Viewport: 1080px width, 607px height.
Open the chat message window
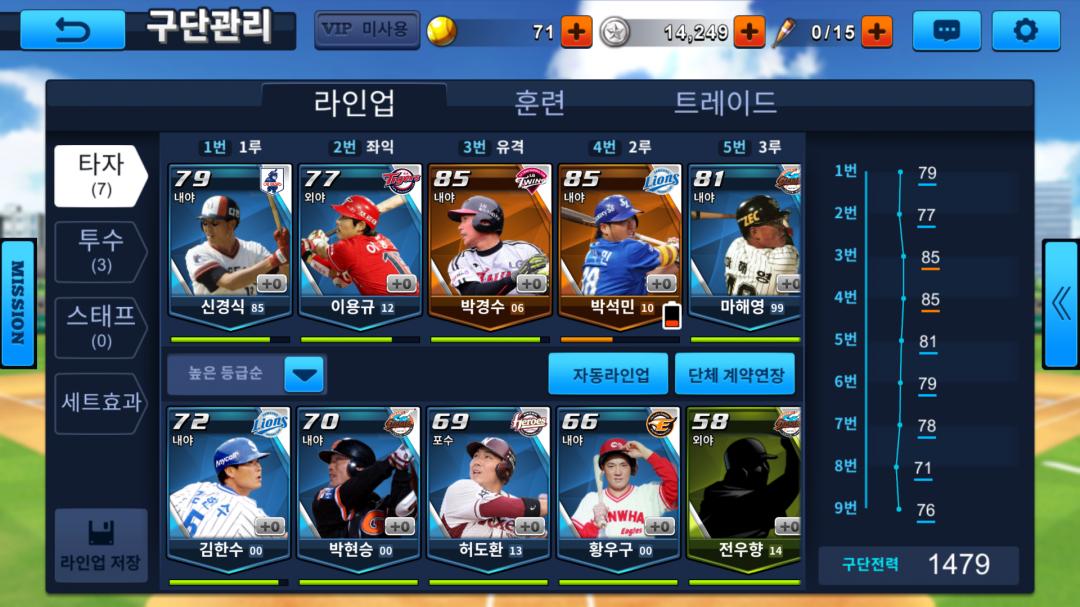point(945,31)
